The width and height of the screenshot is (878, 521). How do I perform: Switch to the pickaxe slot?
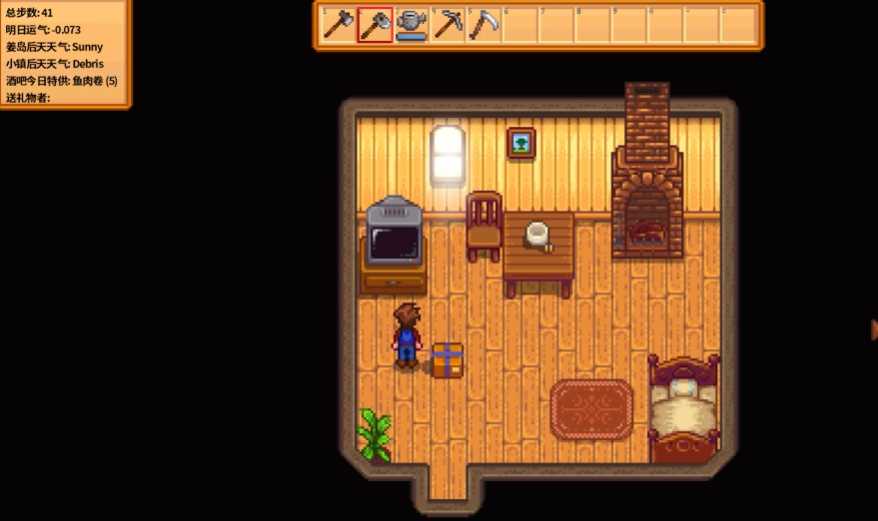pyautogui.click(x=448, y=24)
